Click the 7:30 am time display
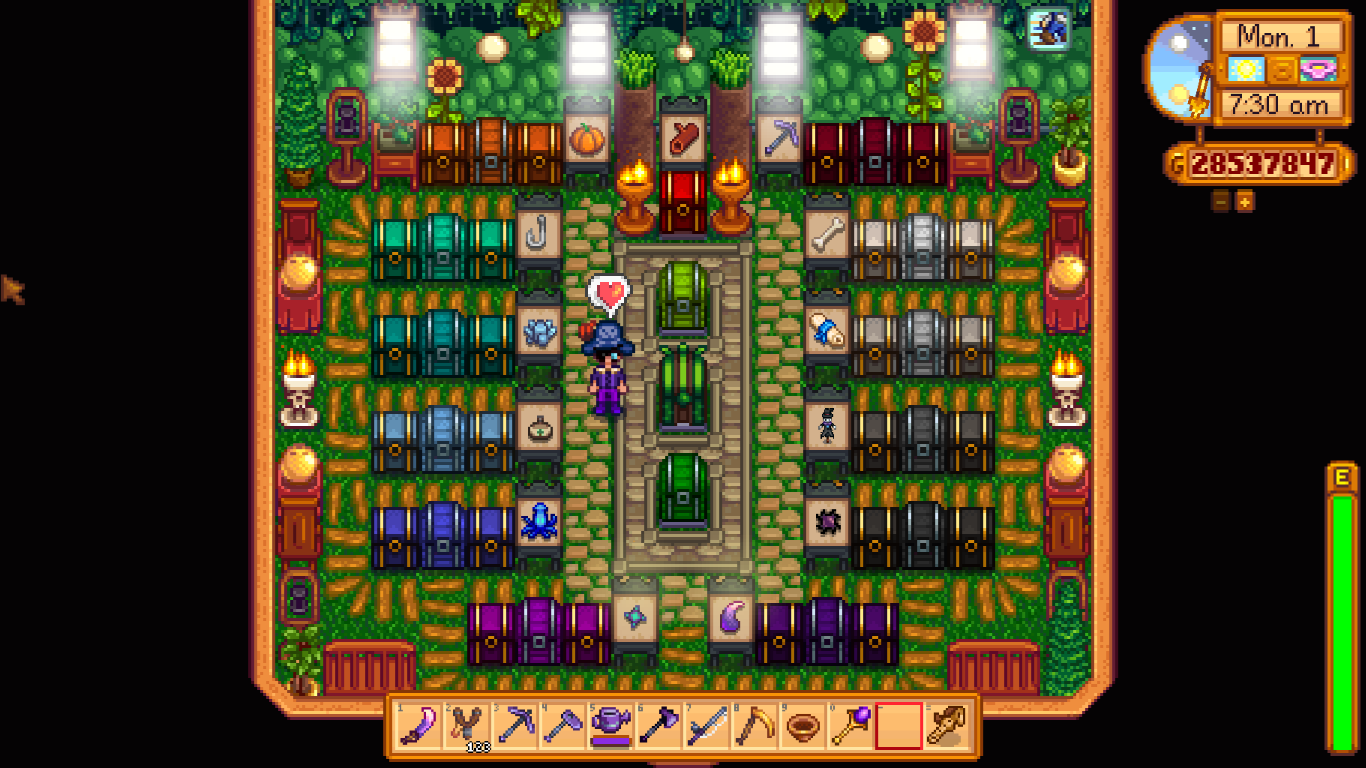 [x=1279, y=103]
